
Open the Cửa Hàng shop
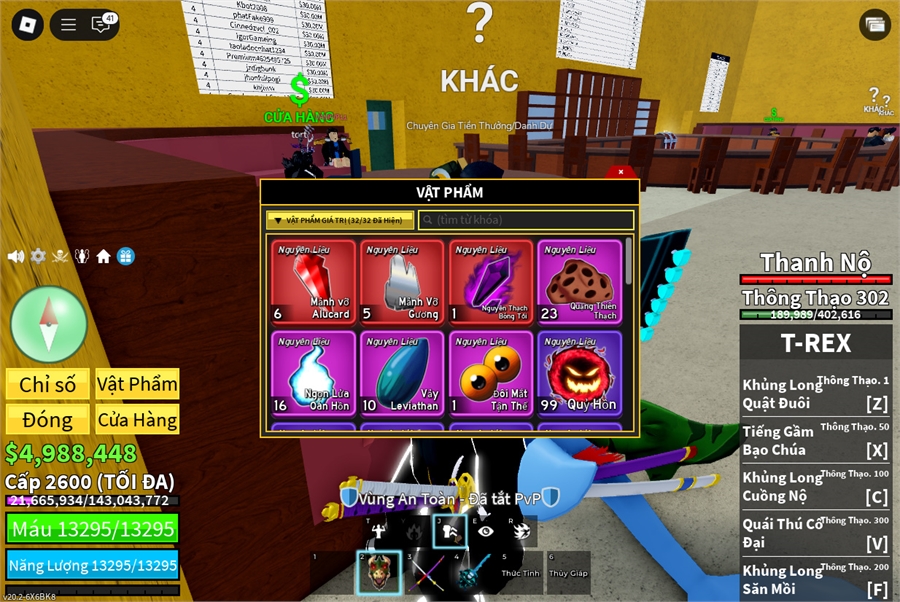pos(137,420)
